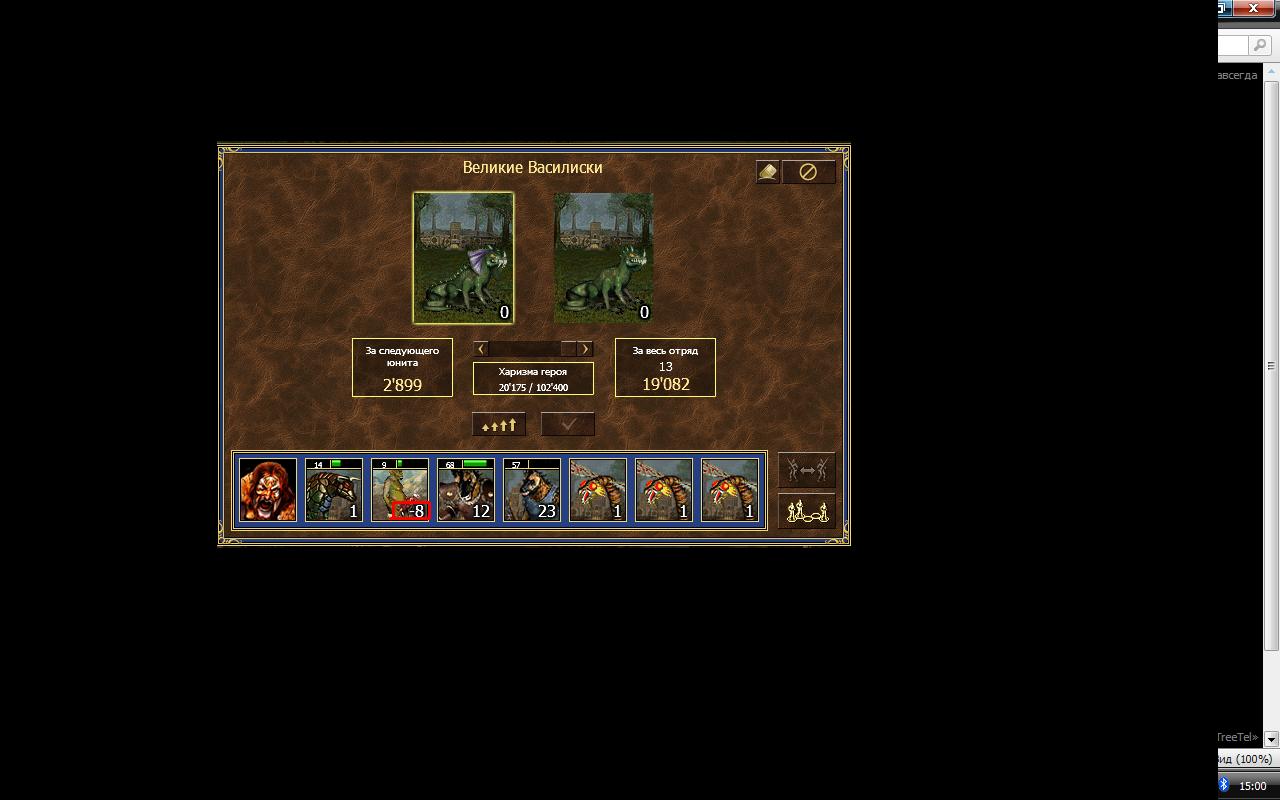Select the lizard unit slot showing -8

(400, 490)
